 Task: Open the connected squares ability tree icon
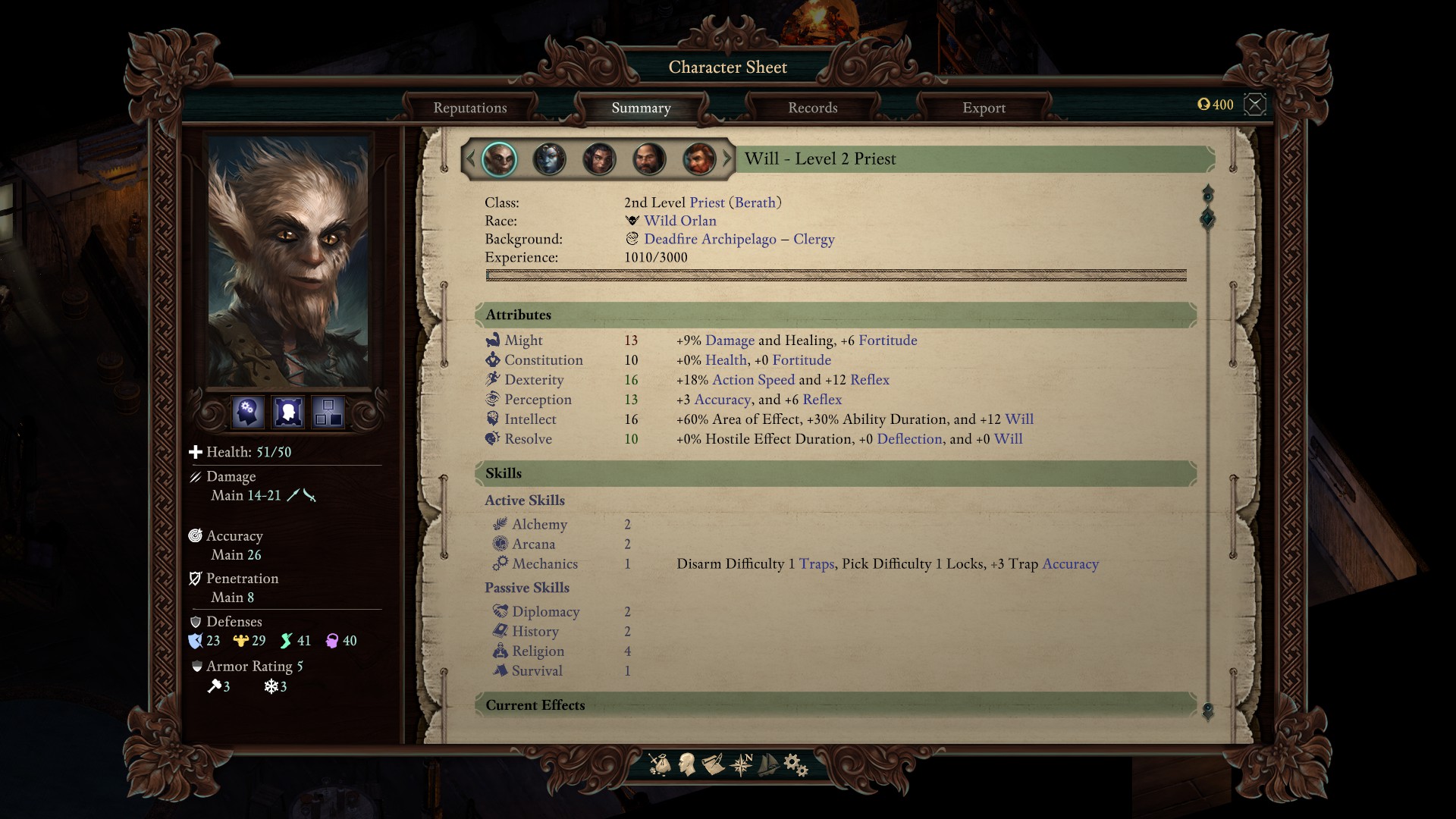point(328,412)
